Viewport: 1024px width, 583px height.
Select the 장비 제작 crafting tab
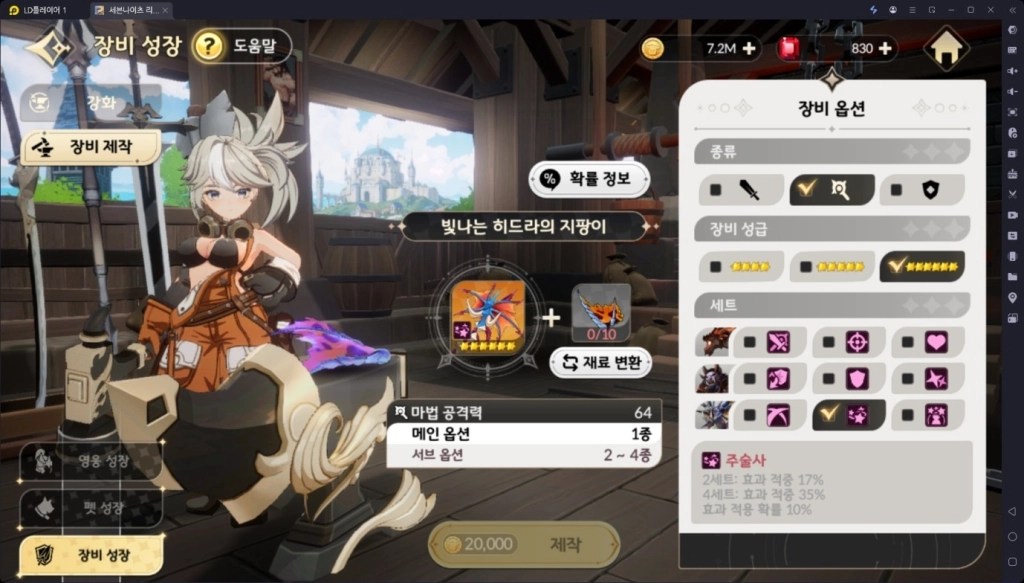coord(91,147)
